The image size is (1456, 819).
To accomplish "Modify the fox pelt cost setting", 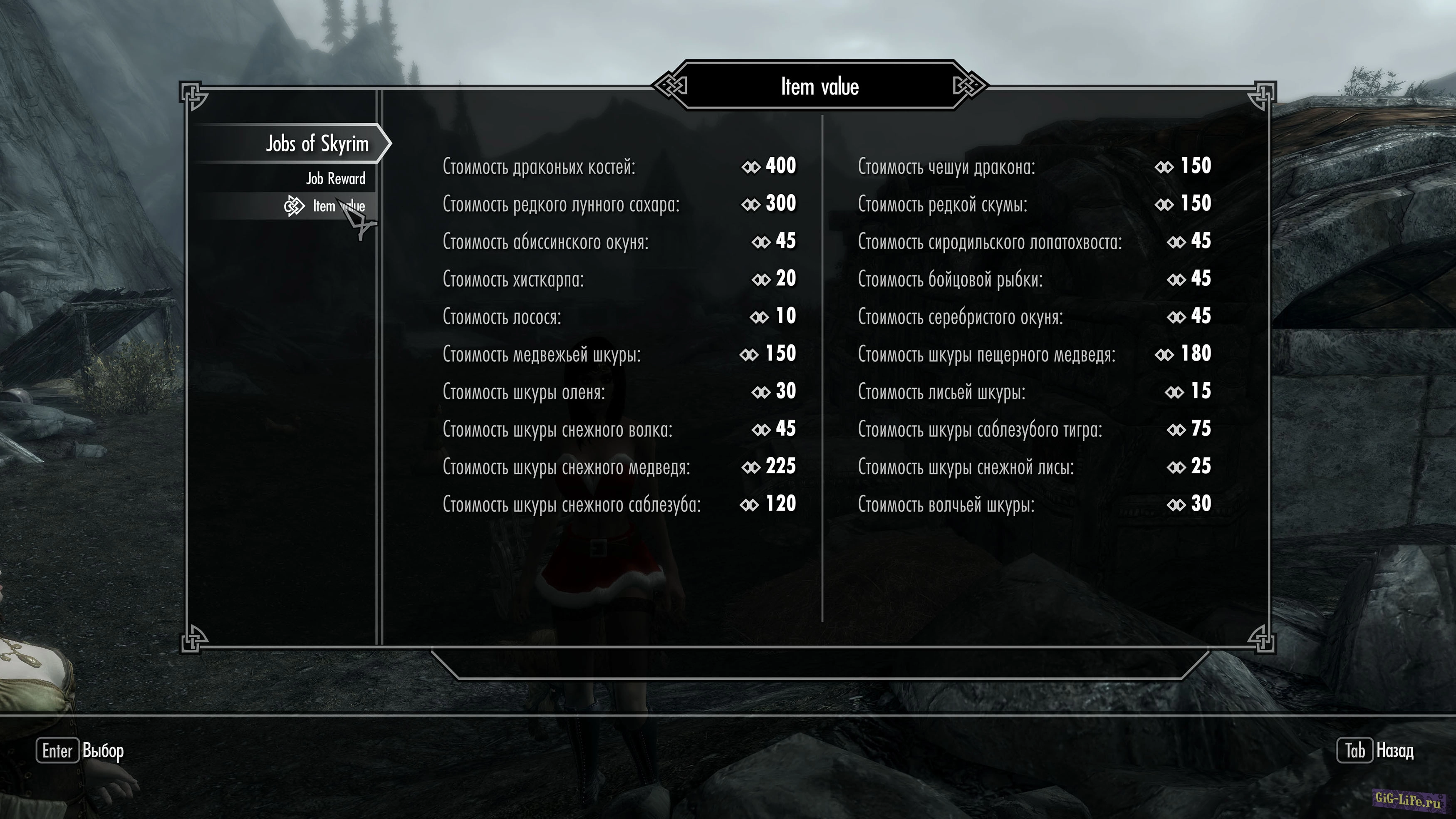I will click(1034, 391).
